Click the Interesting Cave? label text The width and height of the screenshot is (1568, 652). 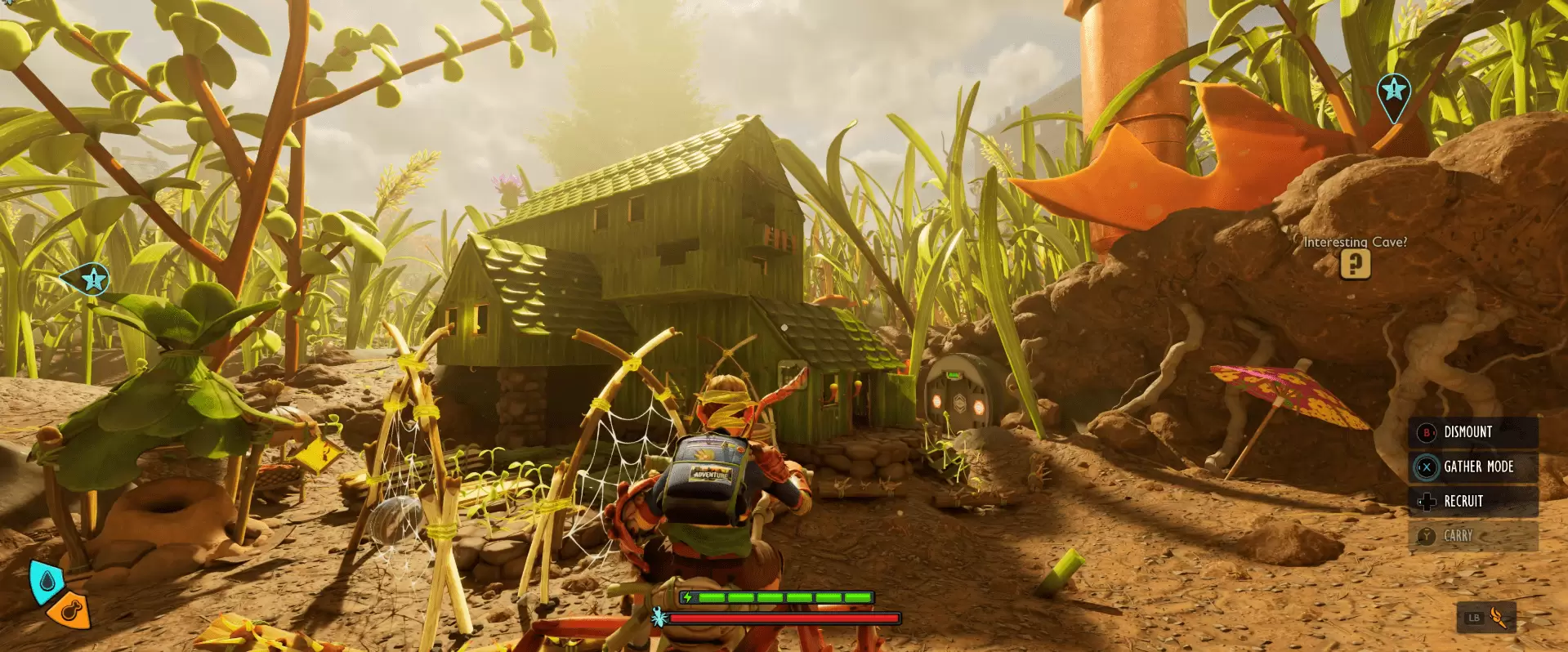1357,242
